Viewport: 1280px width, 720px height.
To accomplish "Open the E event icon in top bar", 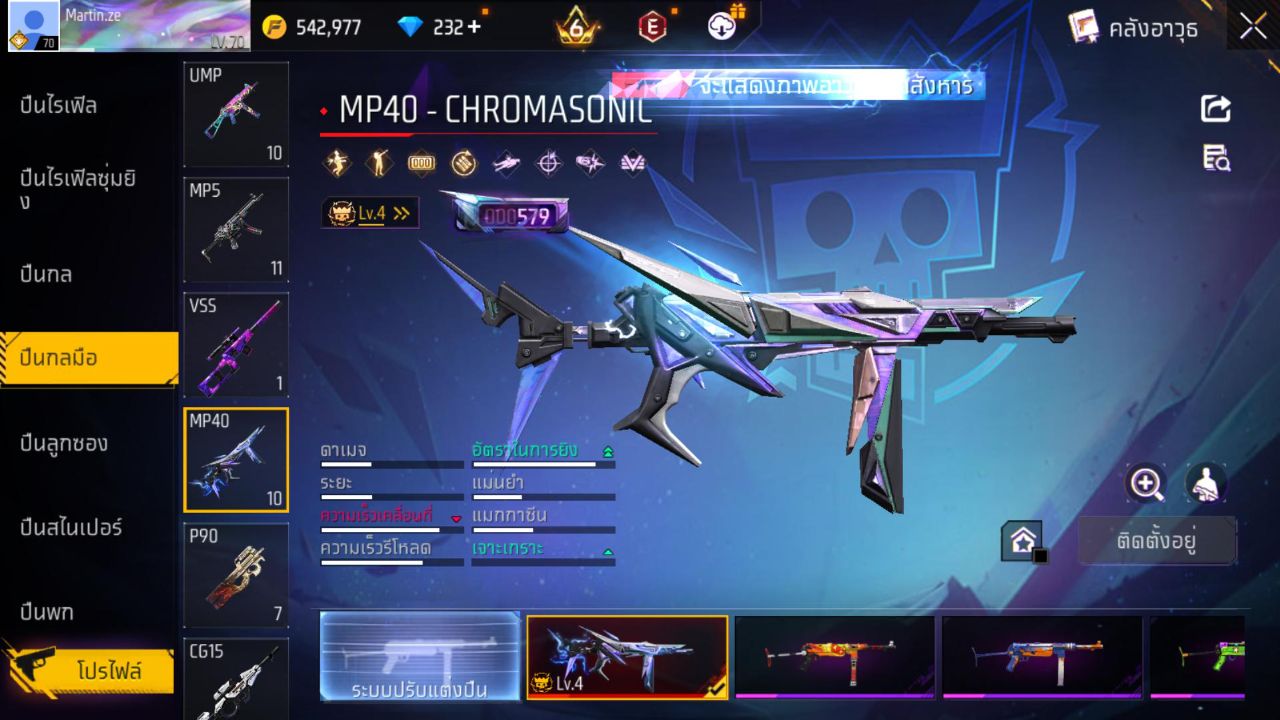I will (652, 27).
